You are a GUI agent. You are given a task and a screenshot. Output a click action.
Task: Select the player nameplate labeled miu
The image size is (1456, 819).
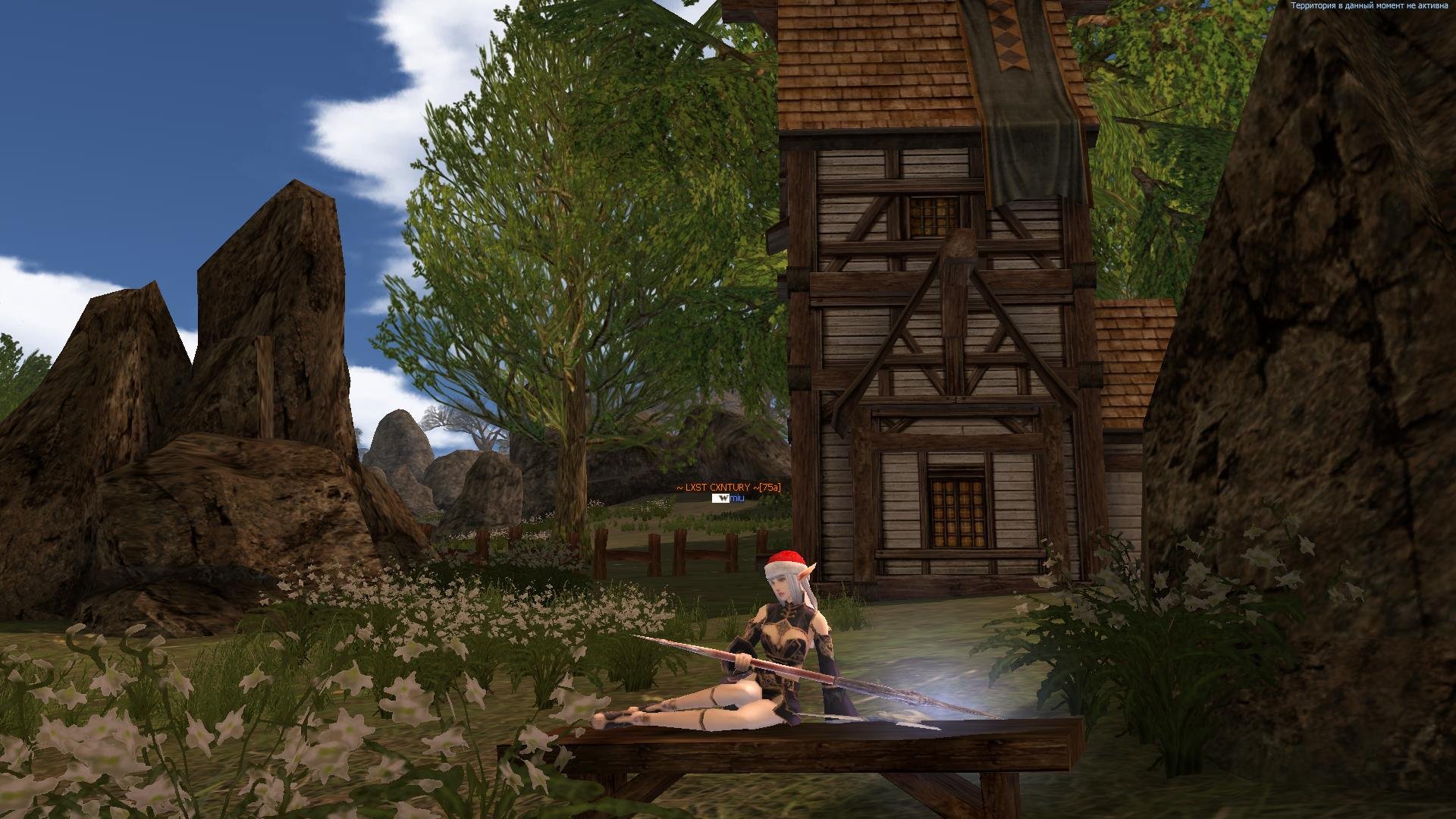(x=736, y=498)
